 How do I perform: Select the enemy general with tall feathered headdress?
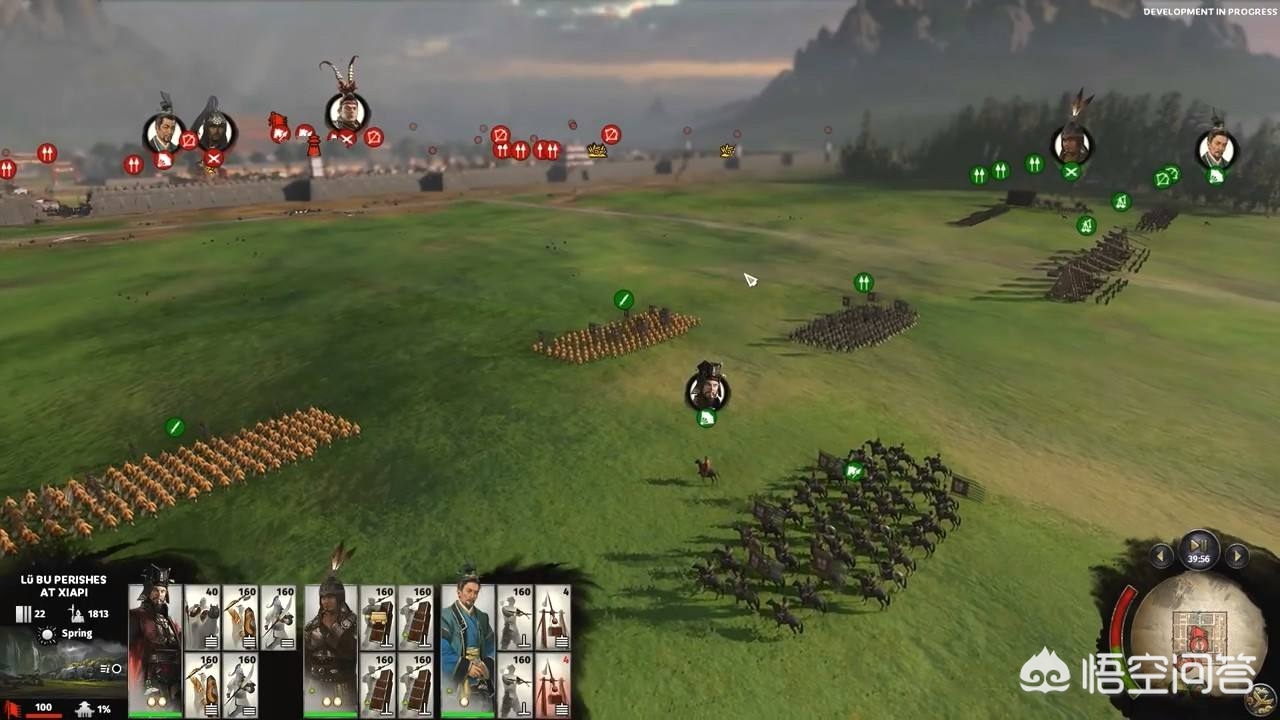pos(347,111)
